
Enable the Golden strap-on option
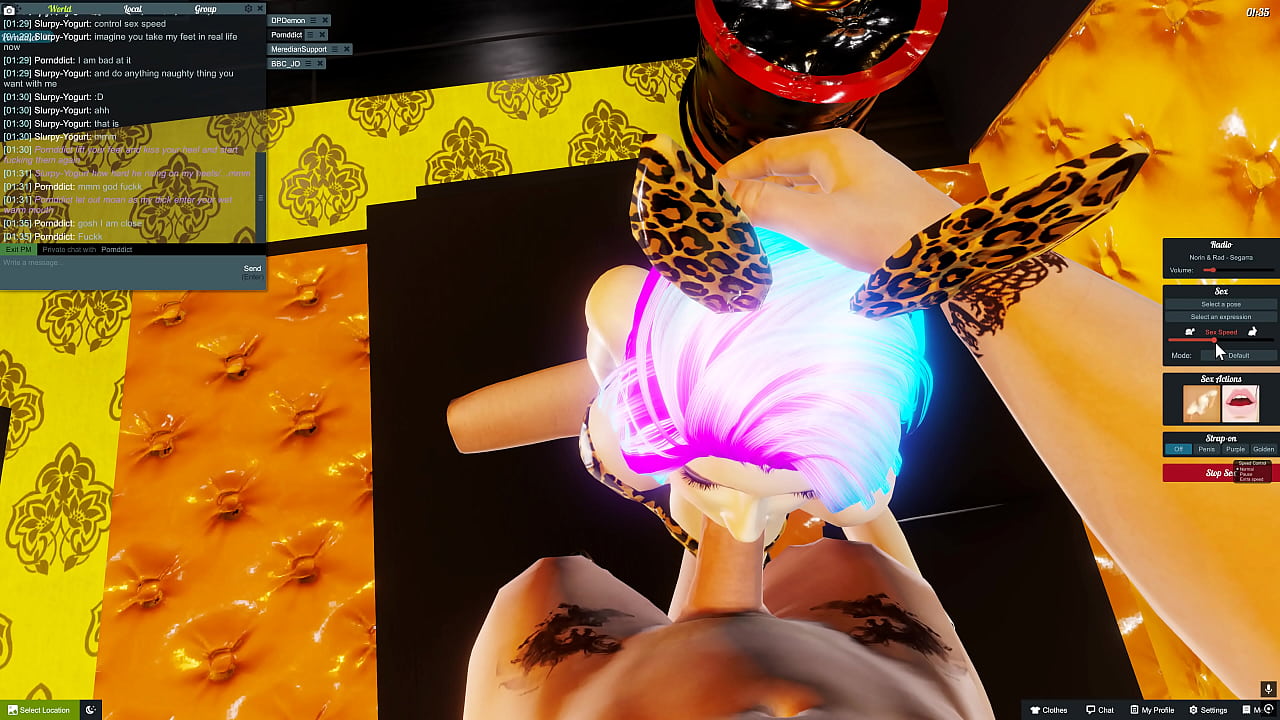pyautogui.click(x=1262, y=449)
